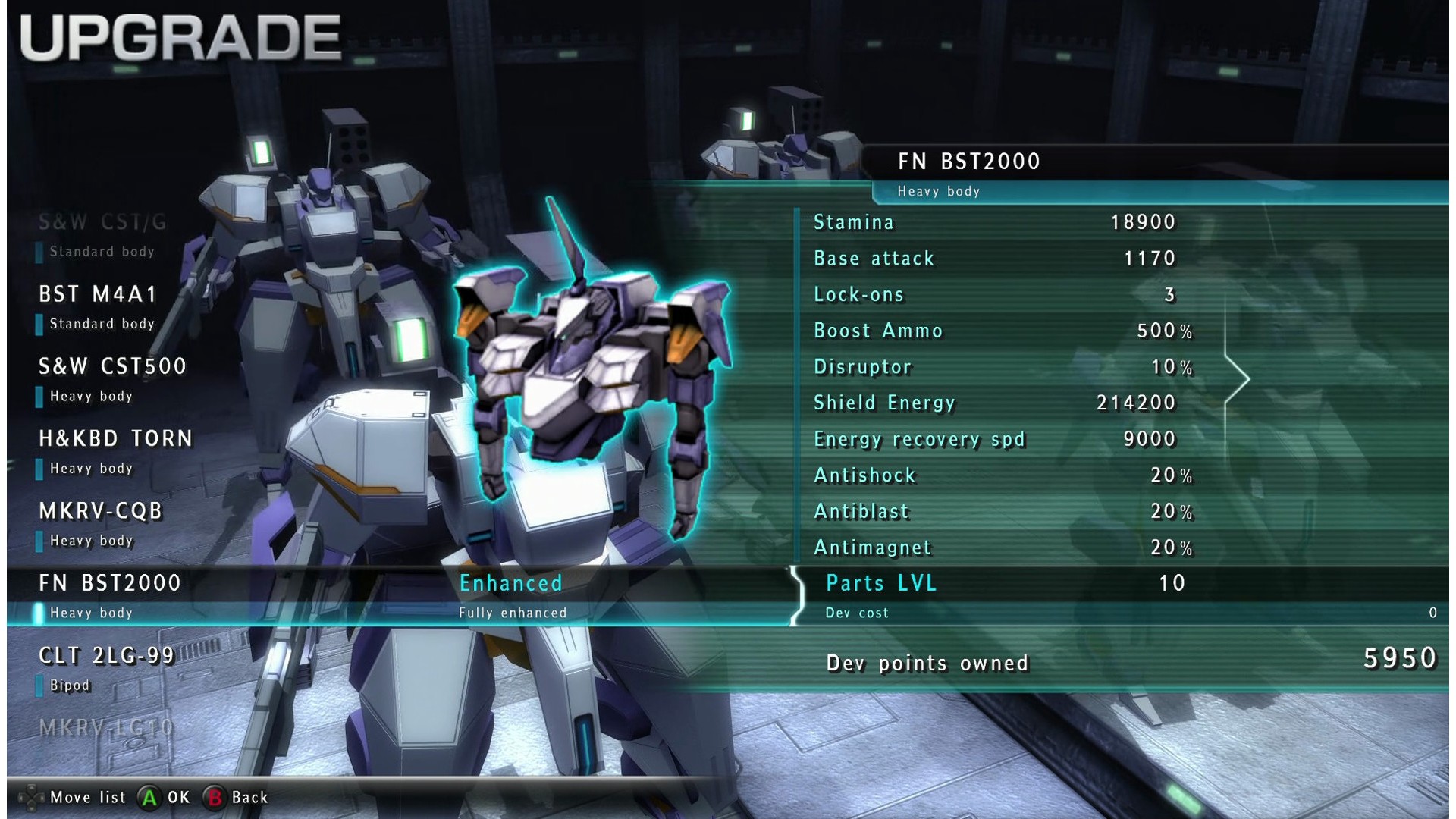Click the arrow beside the stats panel
1456x819 pixels.
(1238, 378)
